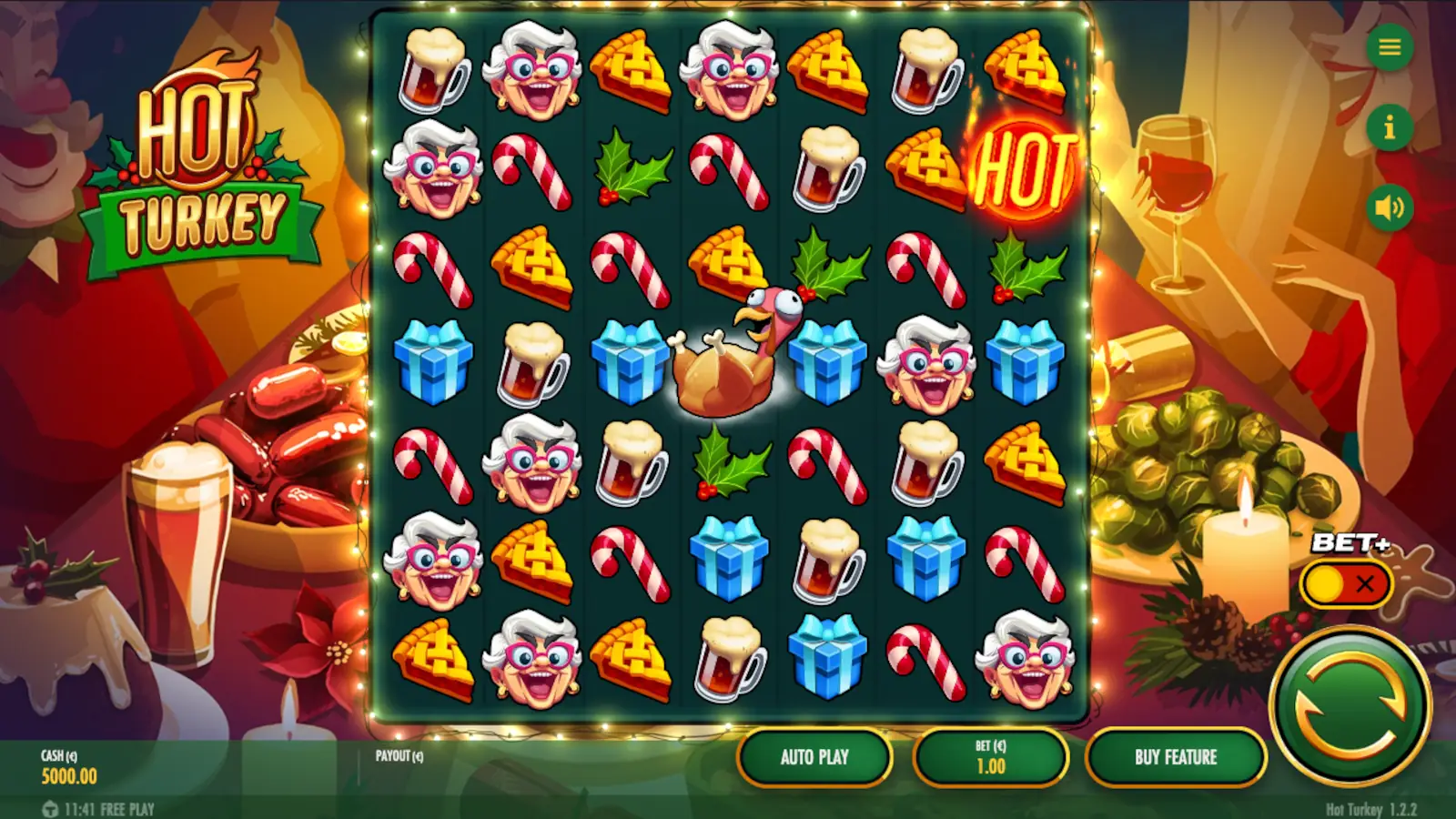Open the bet amount selector
This screenshot has height=819, width=1456.
(x=989, y=756)
